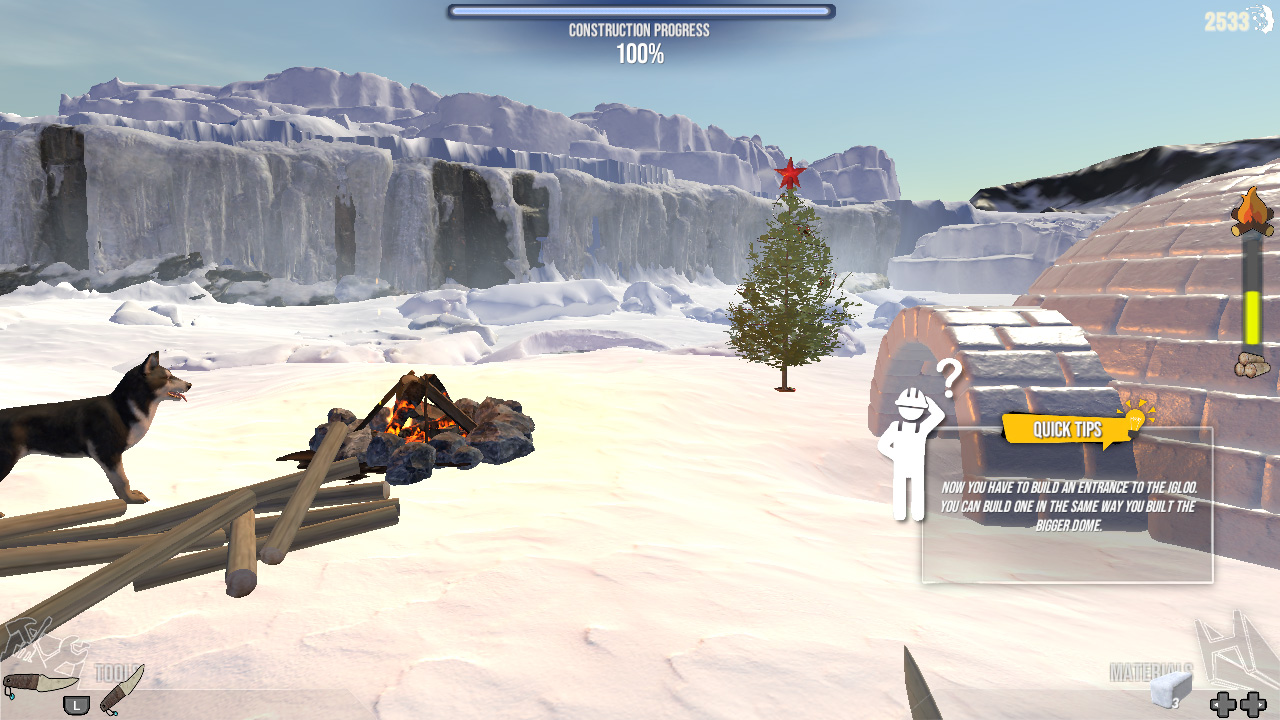Image resolution: width=1280 pixels, height=720 pixels.
Task: Select the curved knife tool
Action: [42, 682]
